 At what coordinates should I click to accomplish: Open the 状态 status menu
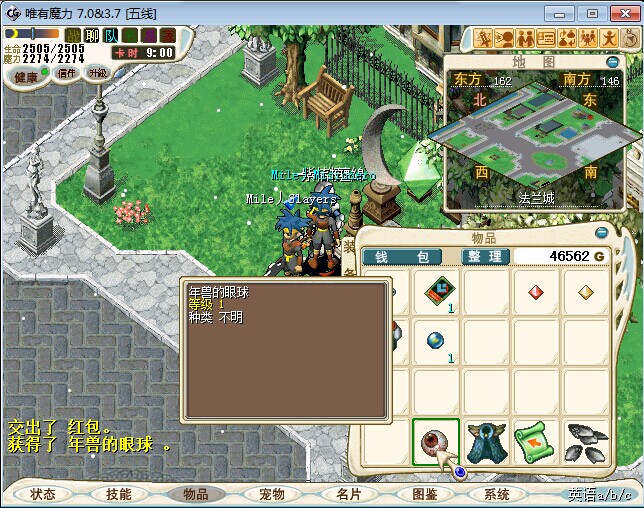point(43,494)
